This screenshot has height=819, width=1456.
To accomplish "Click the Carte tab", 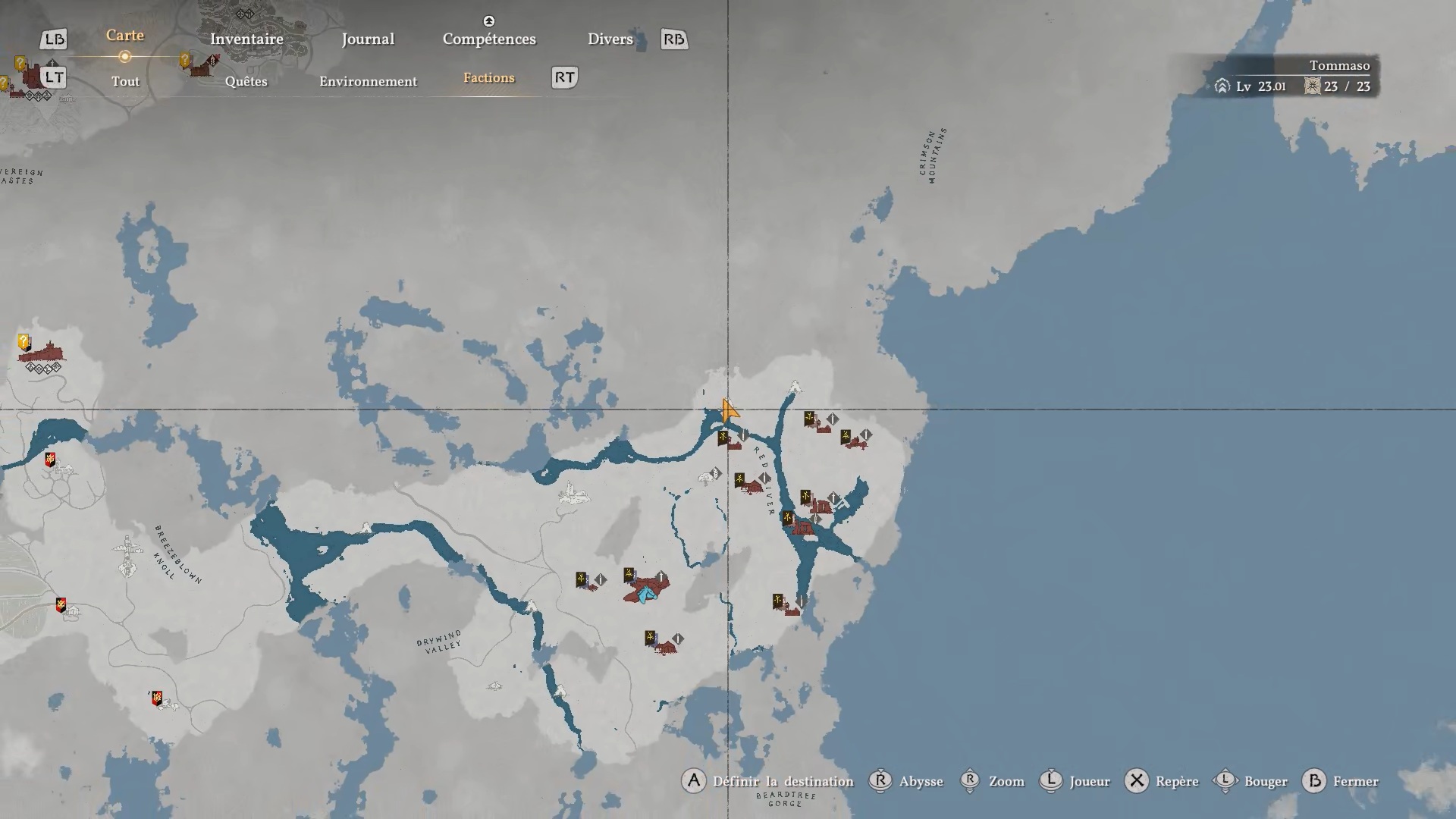I will point(125,36).
